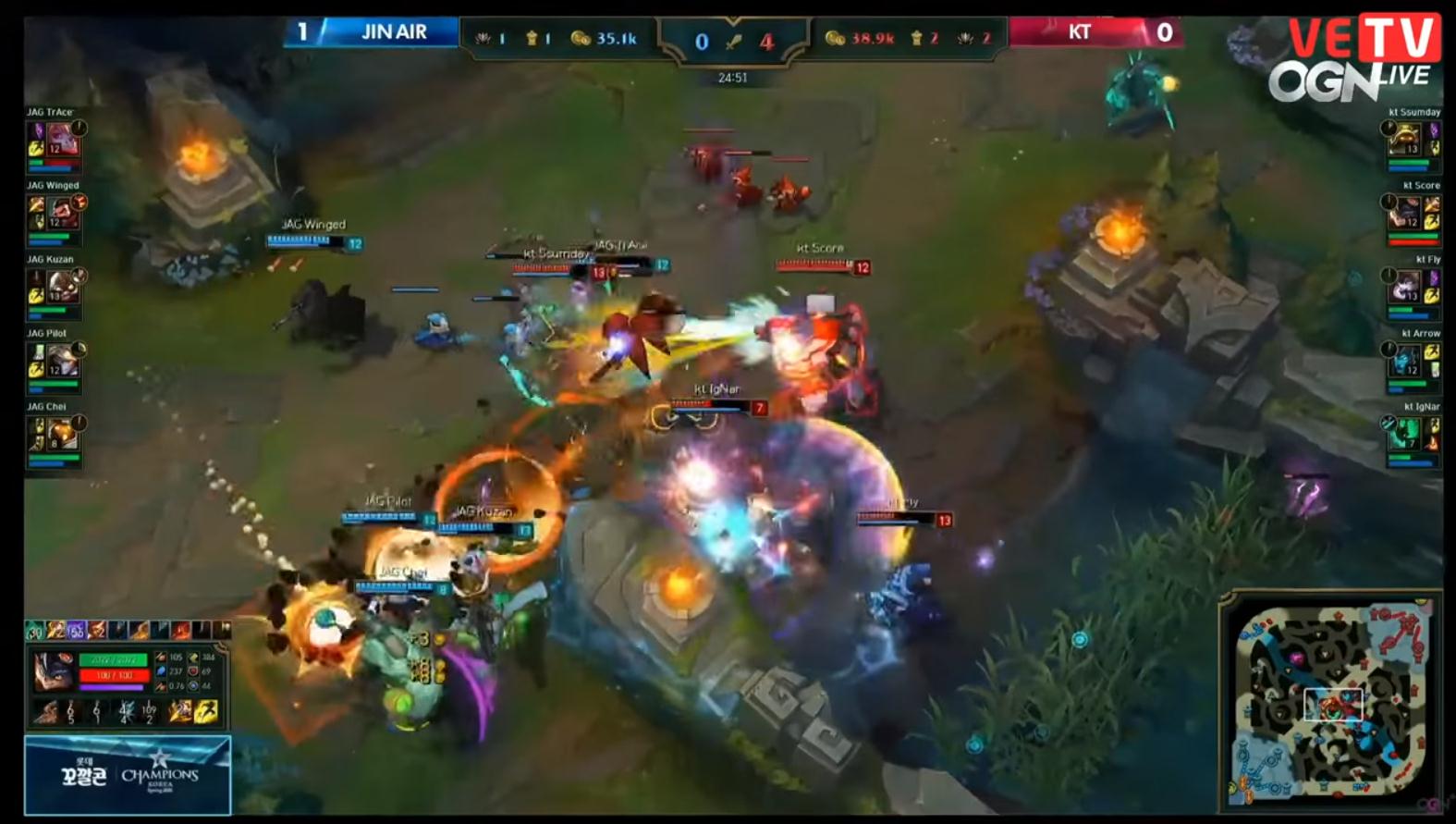
Task: Select the yellow Ghost summoner spell icon
Action: 208,712
